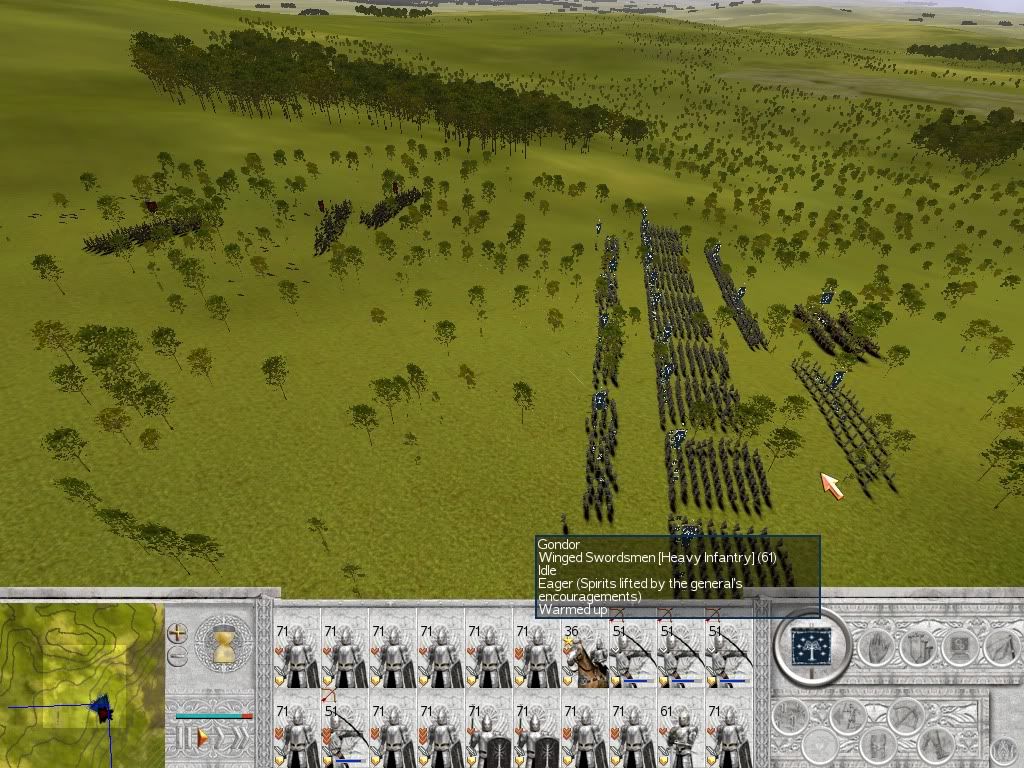The image size is (1024, 768).
Task: Zoom out the minimap with minus button
Action: 177,656
